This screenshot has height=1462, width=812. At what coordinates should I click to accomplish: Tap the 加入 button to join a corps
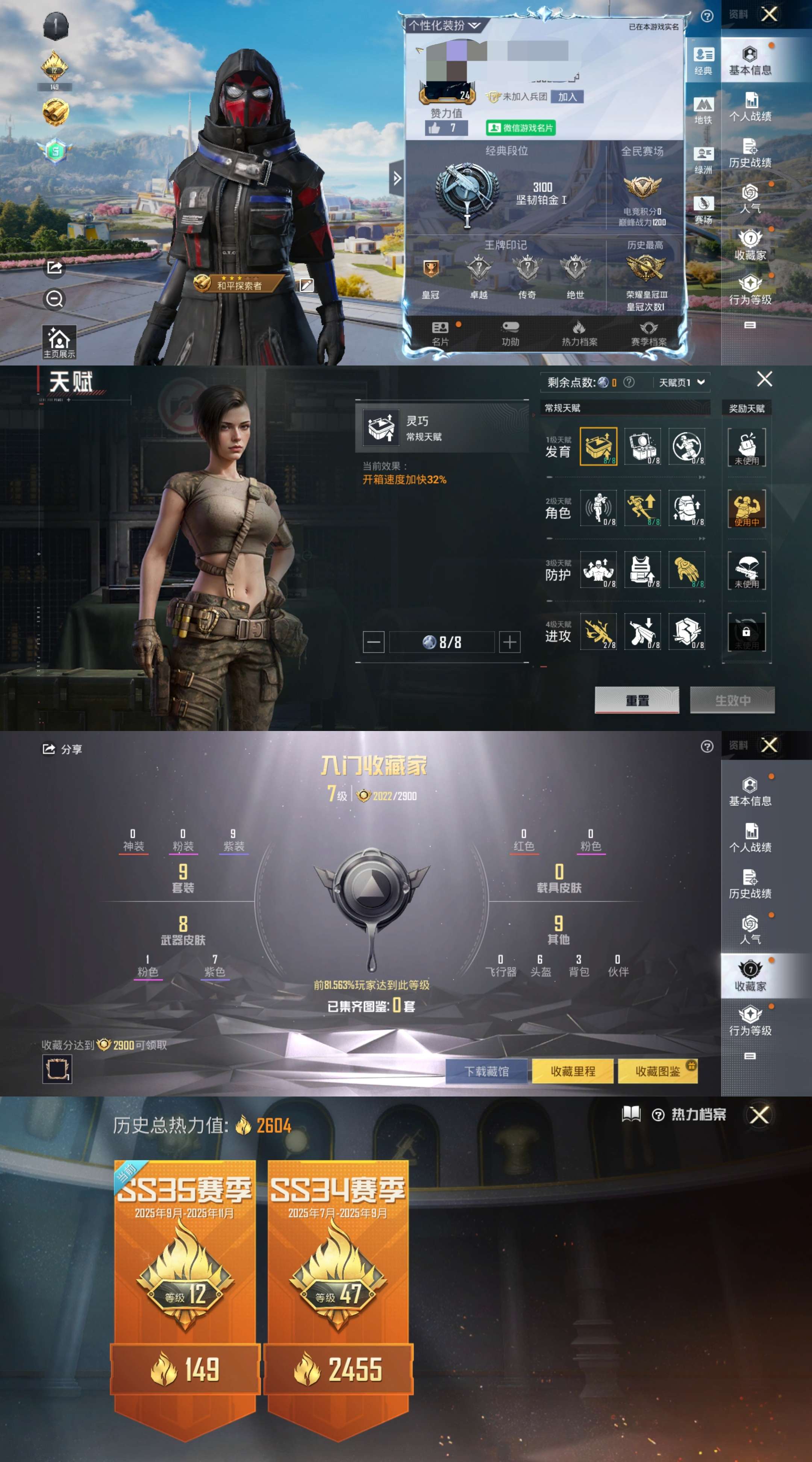pyautogui.click(x=567, y=97)
